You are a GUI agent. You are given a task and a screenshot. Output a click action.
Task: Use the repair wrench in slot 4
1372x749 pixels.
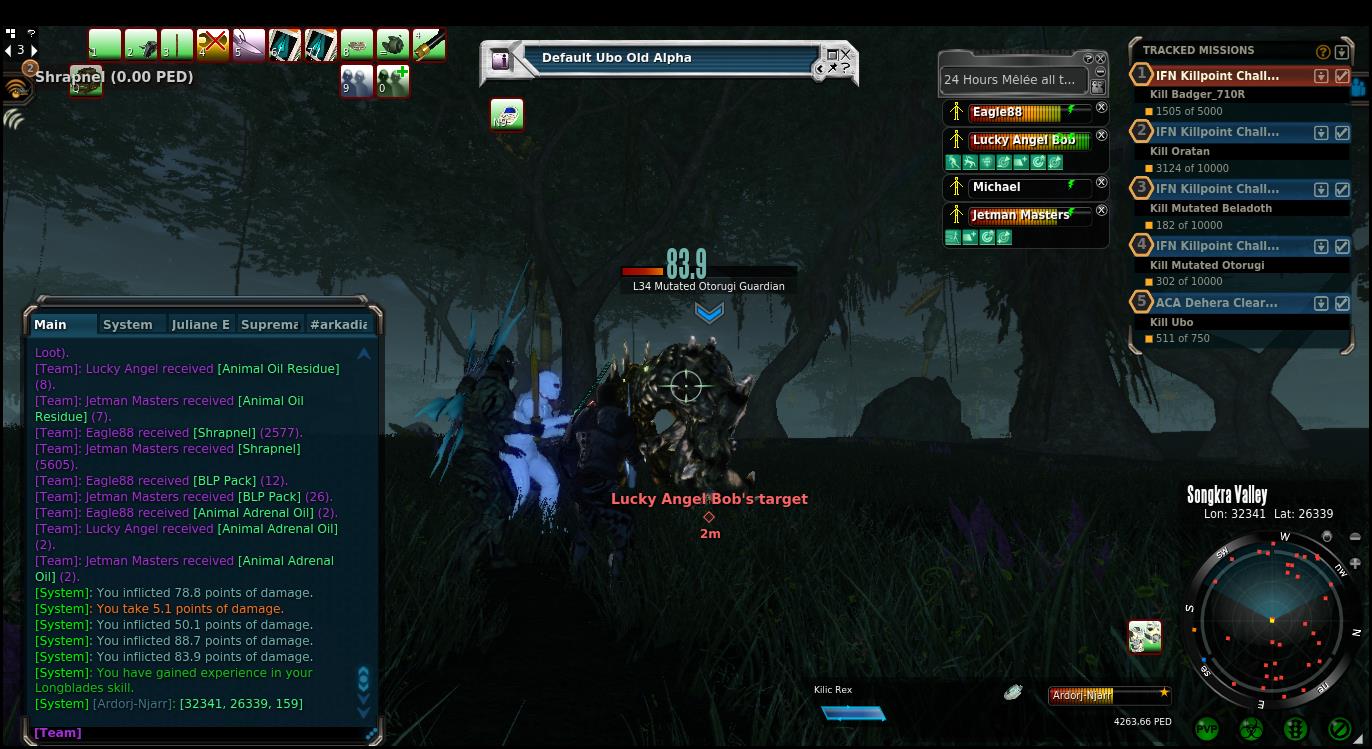212,45
